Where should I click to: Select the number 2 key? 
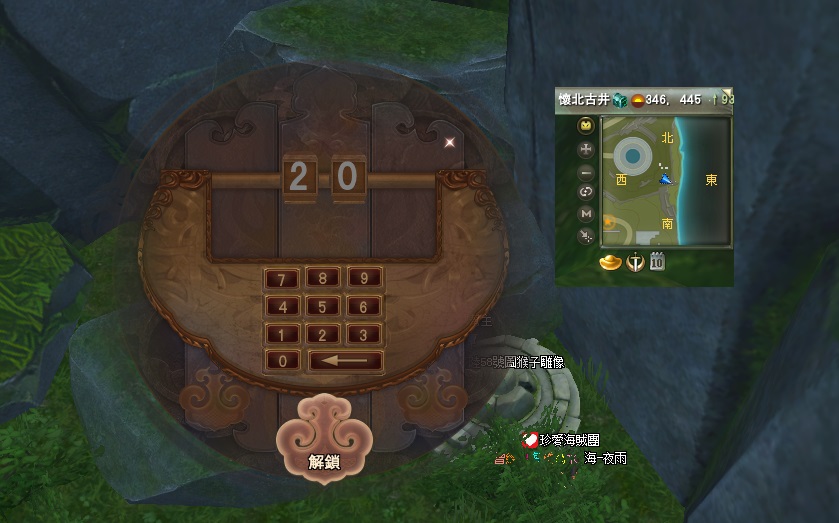[x=323, y=334]
